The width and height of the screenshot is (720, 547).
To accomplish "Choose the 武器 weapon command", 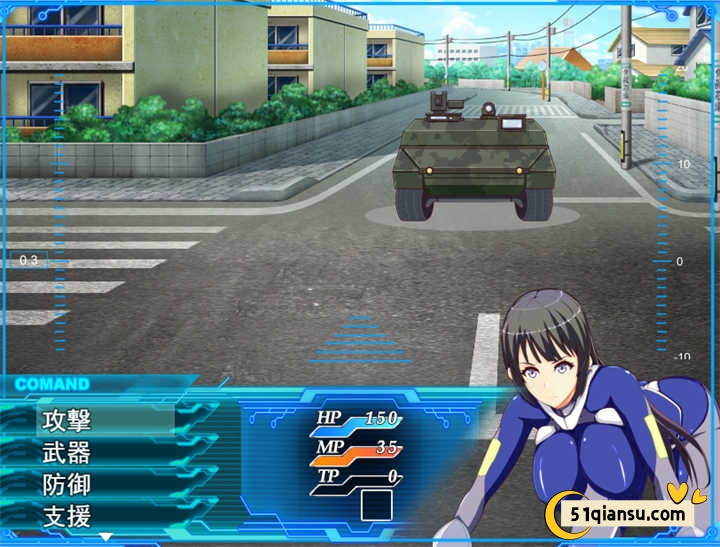I will (68, 452).
